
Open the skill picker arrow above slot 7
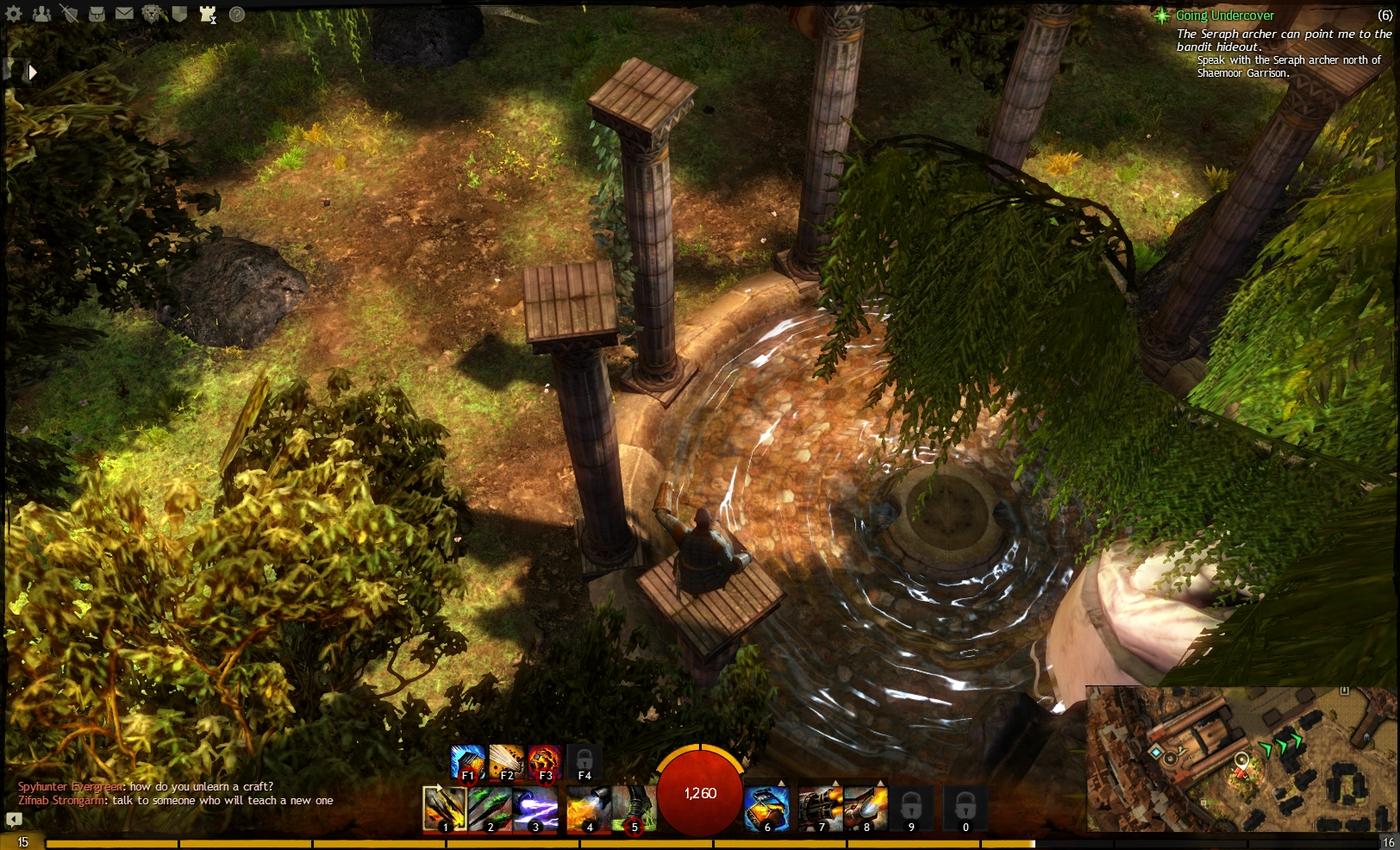coord(834,782)
